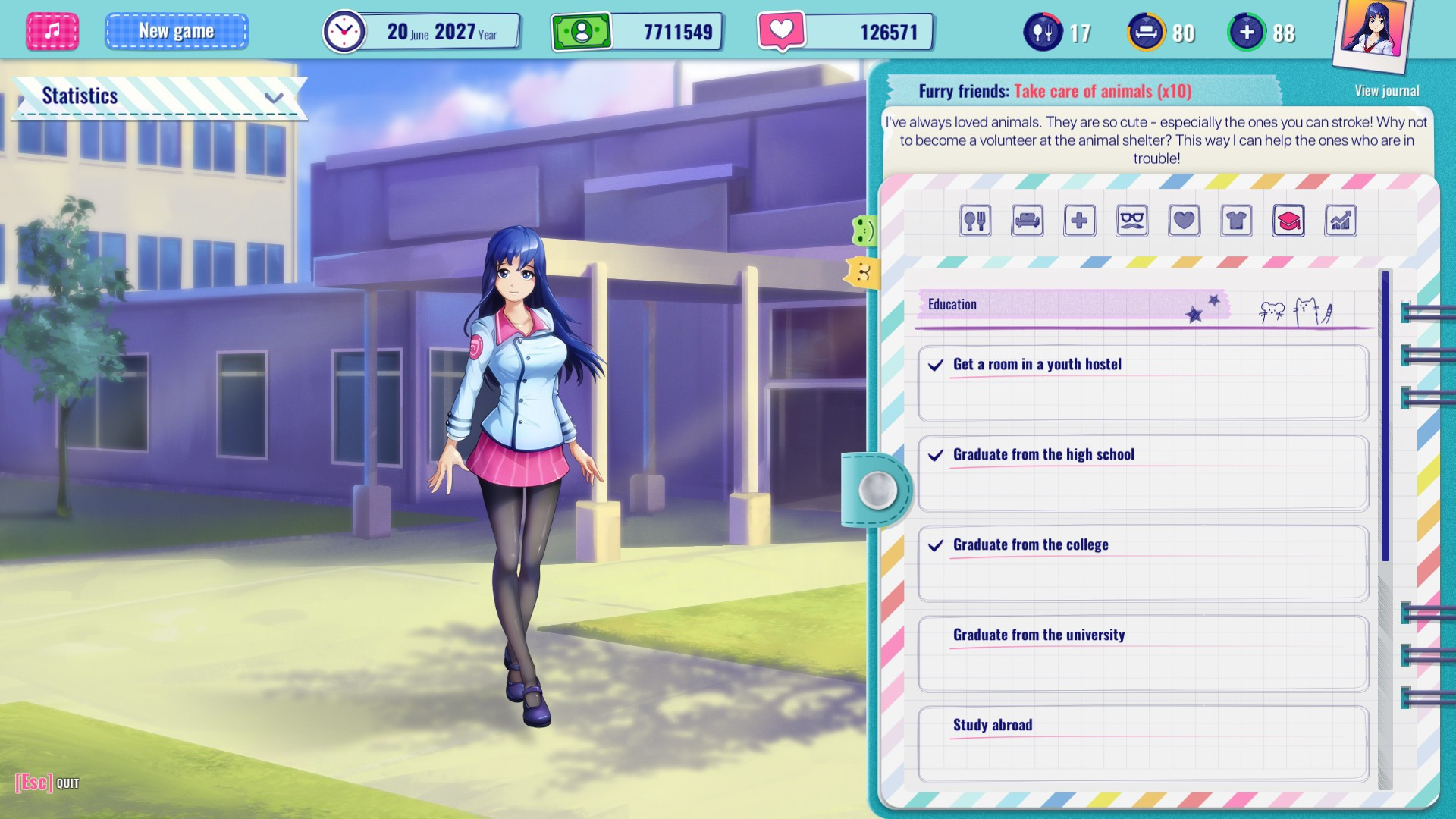
Task: Switch to the rising chart tab
Action: (x=1340, y=221)
